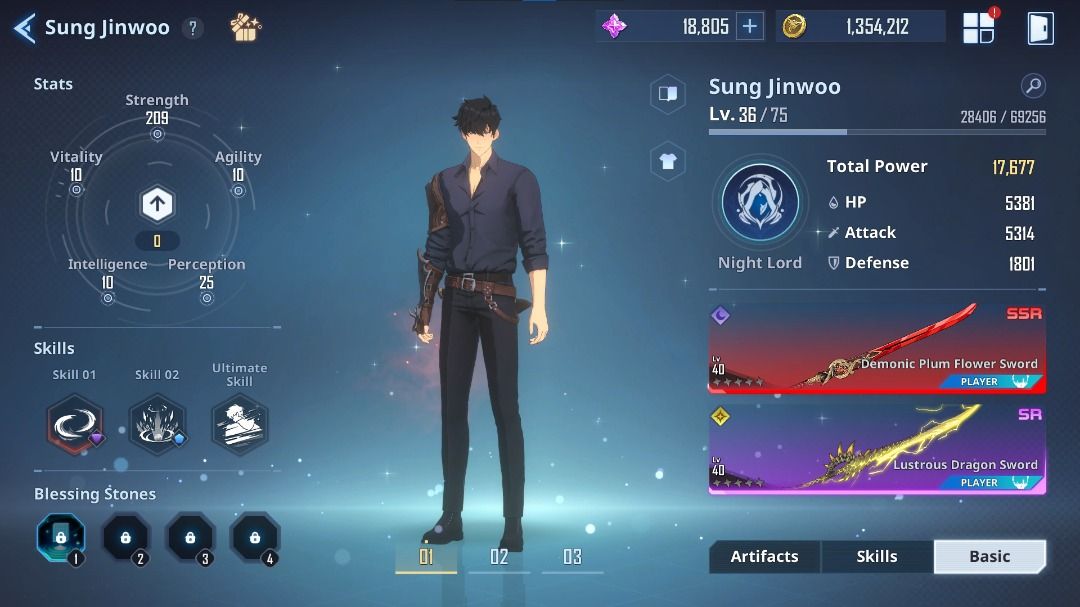Open the stat points upgrade arrow
The image size is (1080, 607).
click(157, 205)
